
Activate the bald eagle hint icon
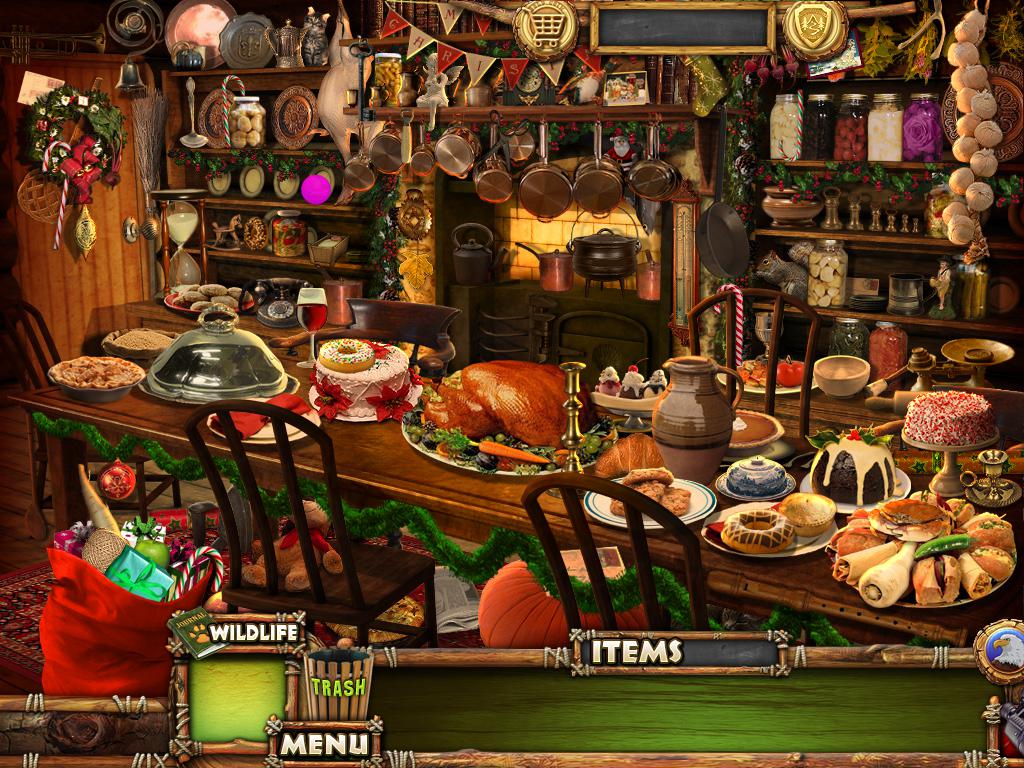[1002, 651]
